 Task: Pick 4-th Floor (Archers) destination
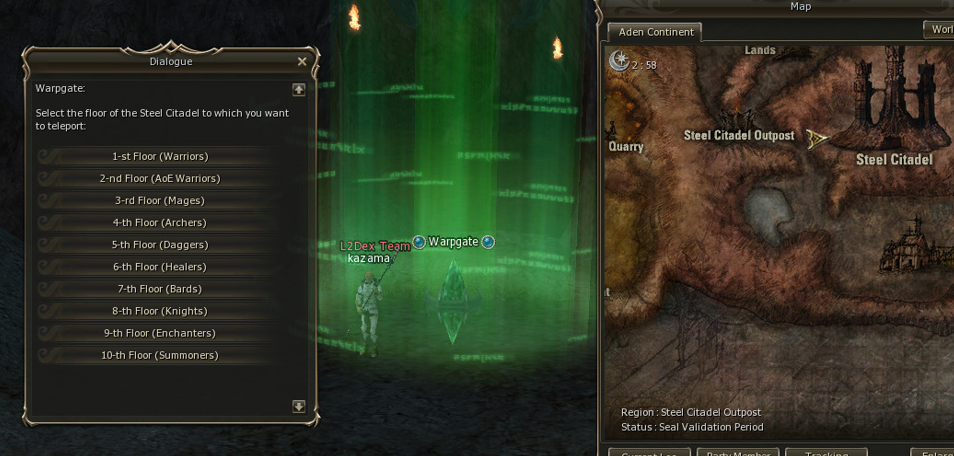(160, 223)
